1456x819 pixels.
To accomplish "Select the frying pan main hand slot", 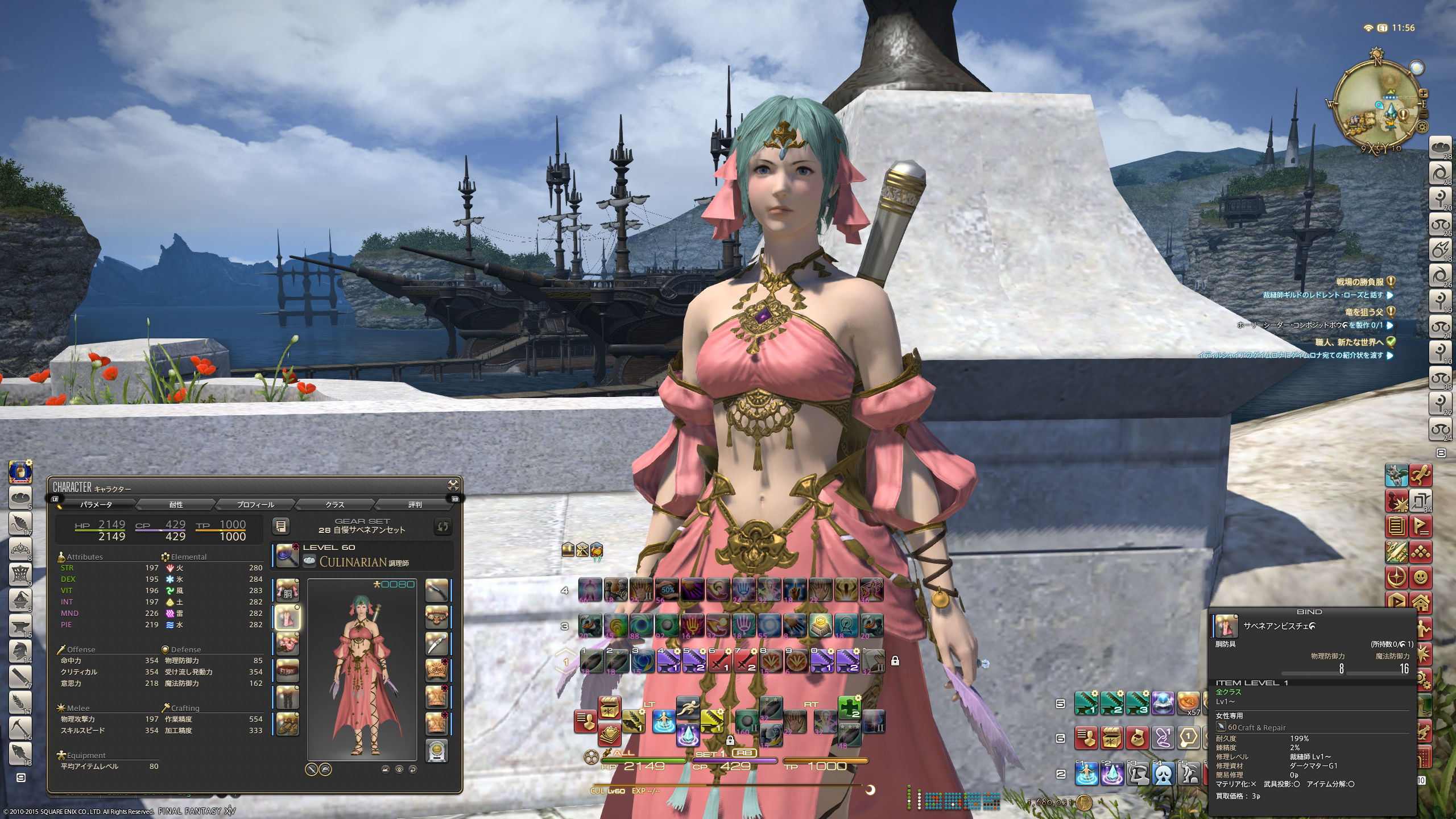I will (287, 556).
